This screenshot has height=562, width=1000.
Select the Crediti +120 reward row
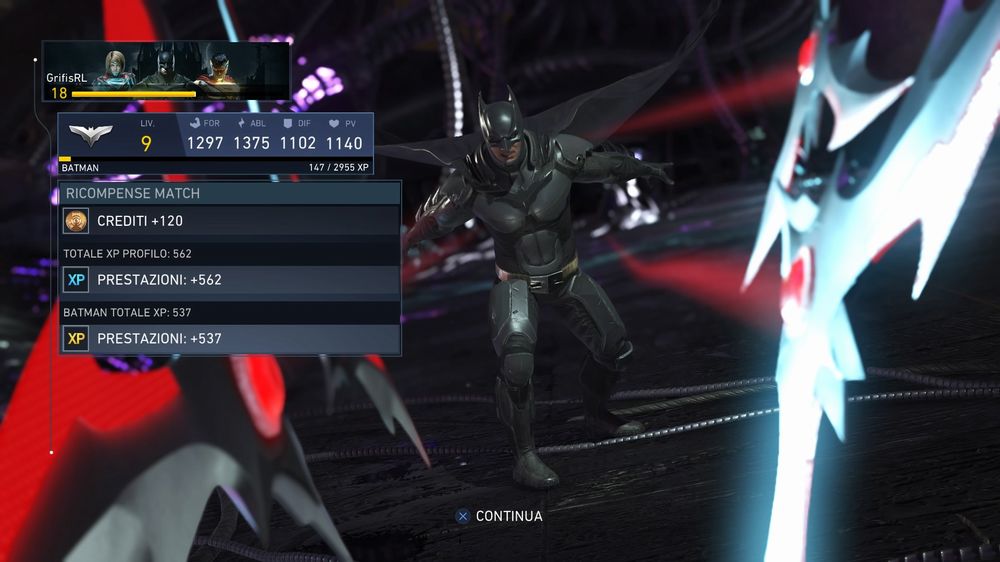pos(230,221)
